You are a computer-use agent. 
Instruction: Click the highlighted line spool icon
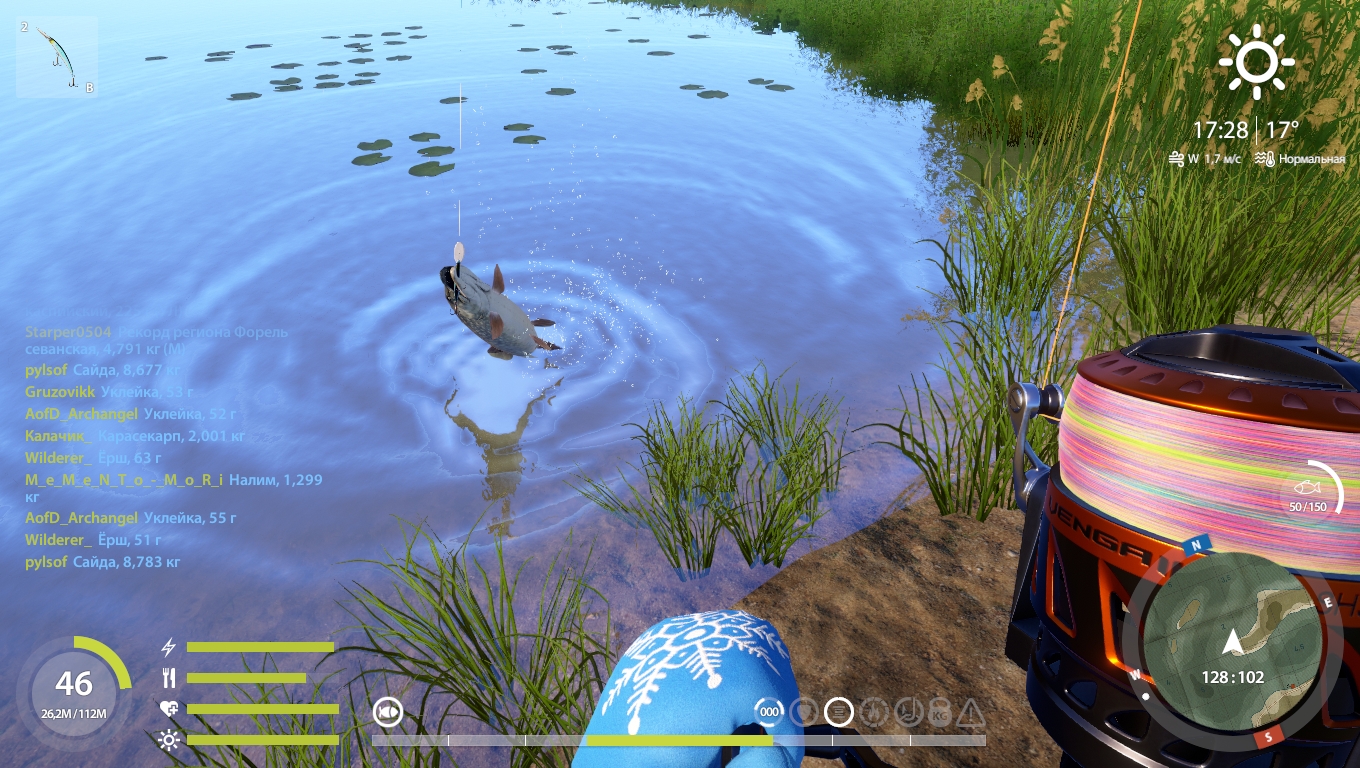point(838,712)
